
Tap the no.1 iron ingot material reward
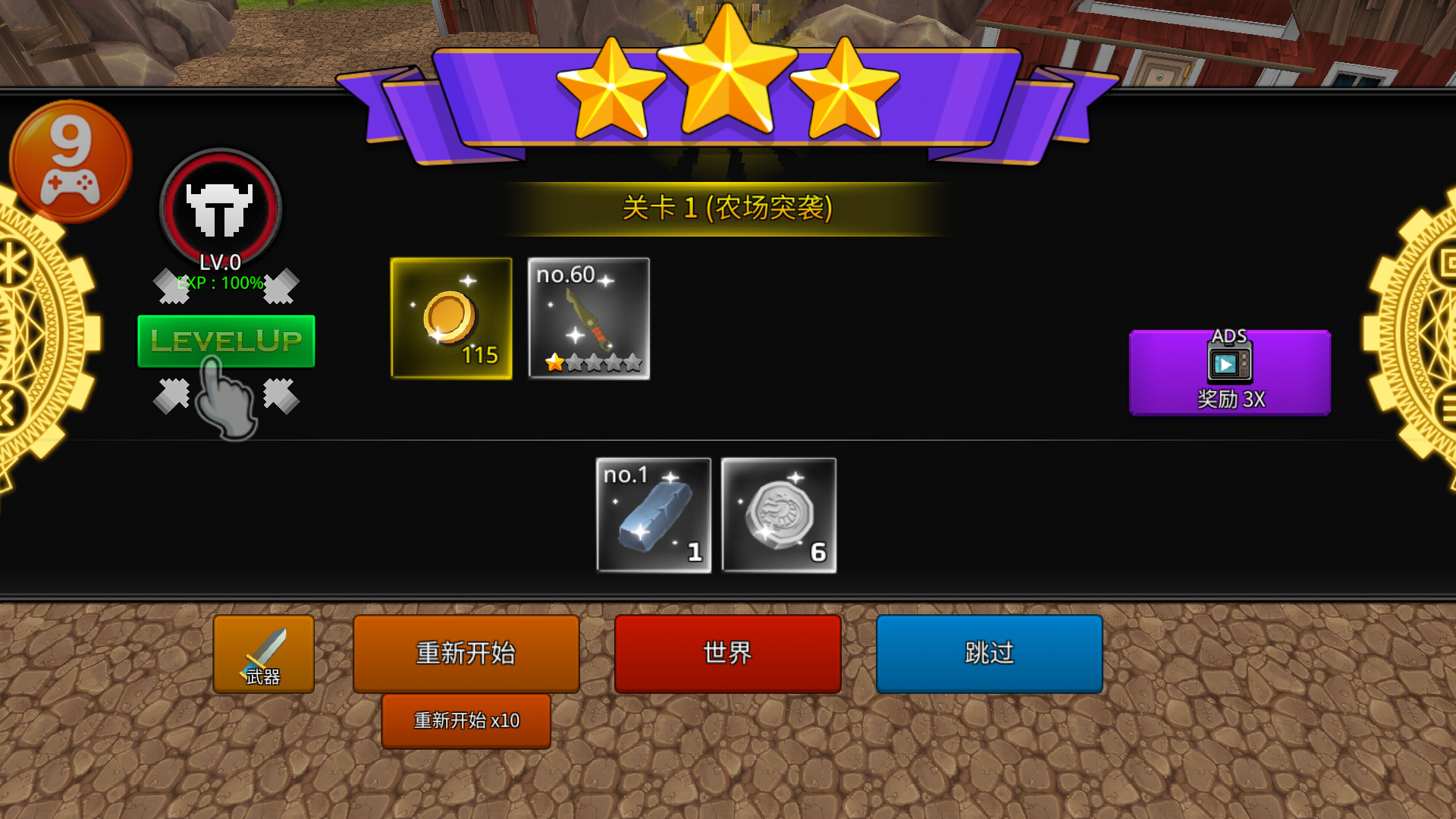(x=654, y=516)
